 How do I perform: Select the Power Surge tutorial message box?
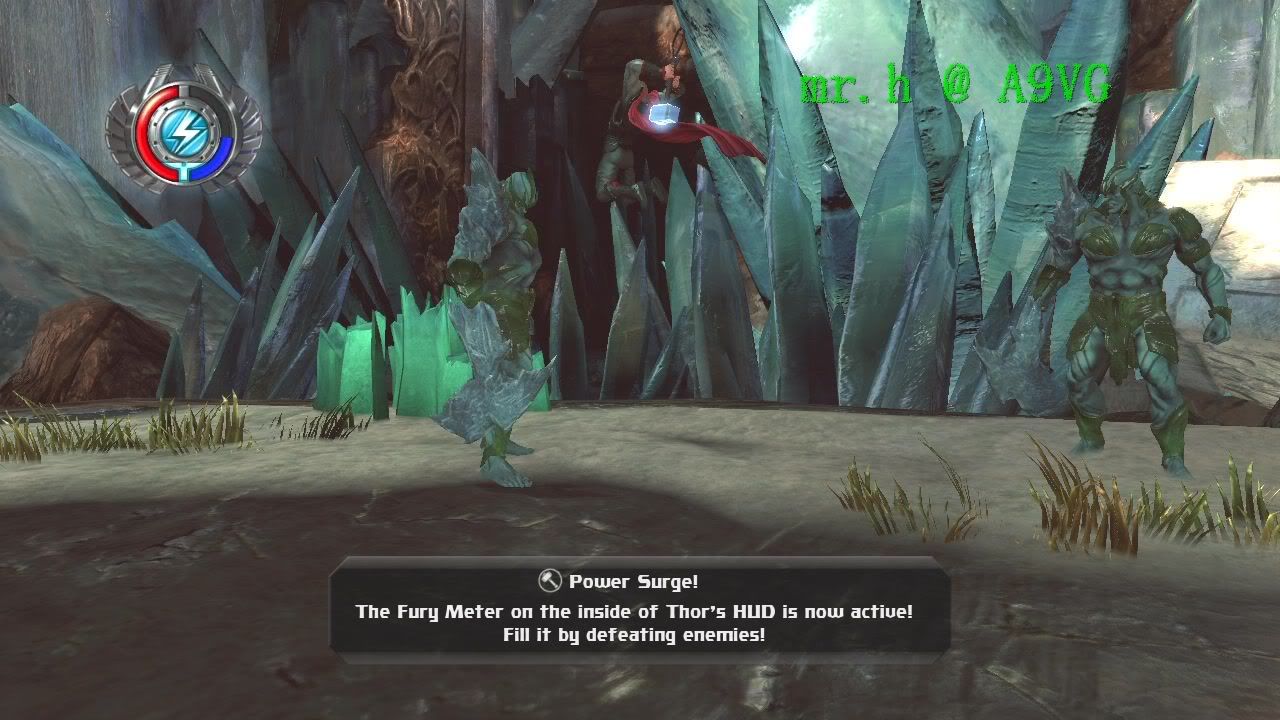coord(640,608)
